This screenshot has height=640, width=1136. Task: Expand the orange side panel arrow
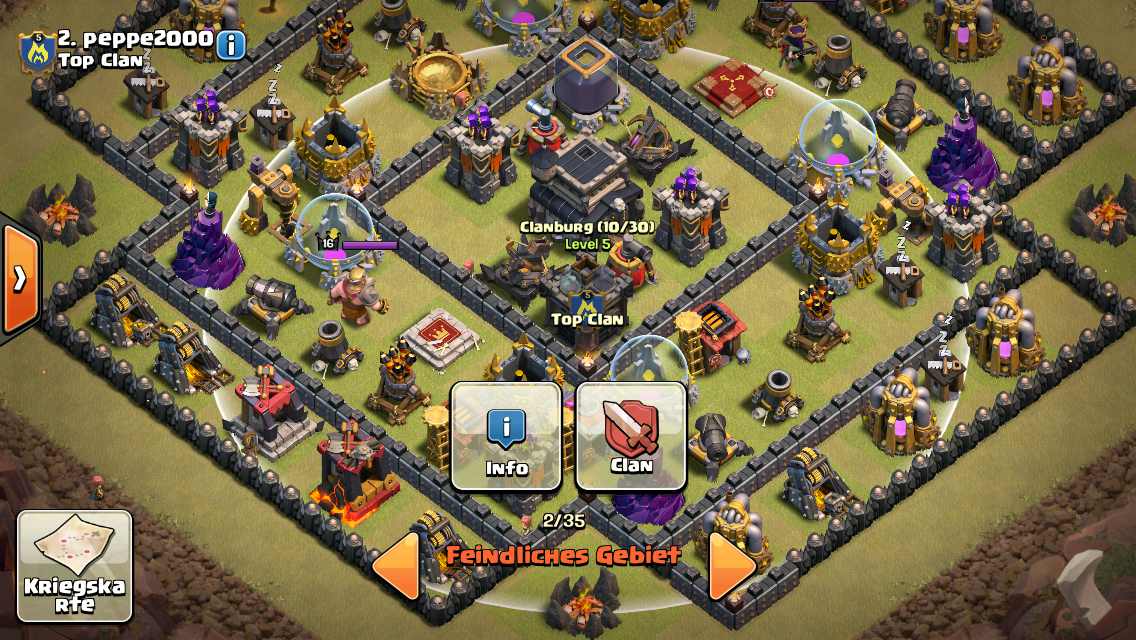tap(19, 279)
